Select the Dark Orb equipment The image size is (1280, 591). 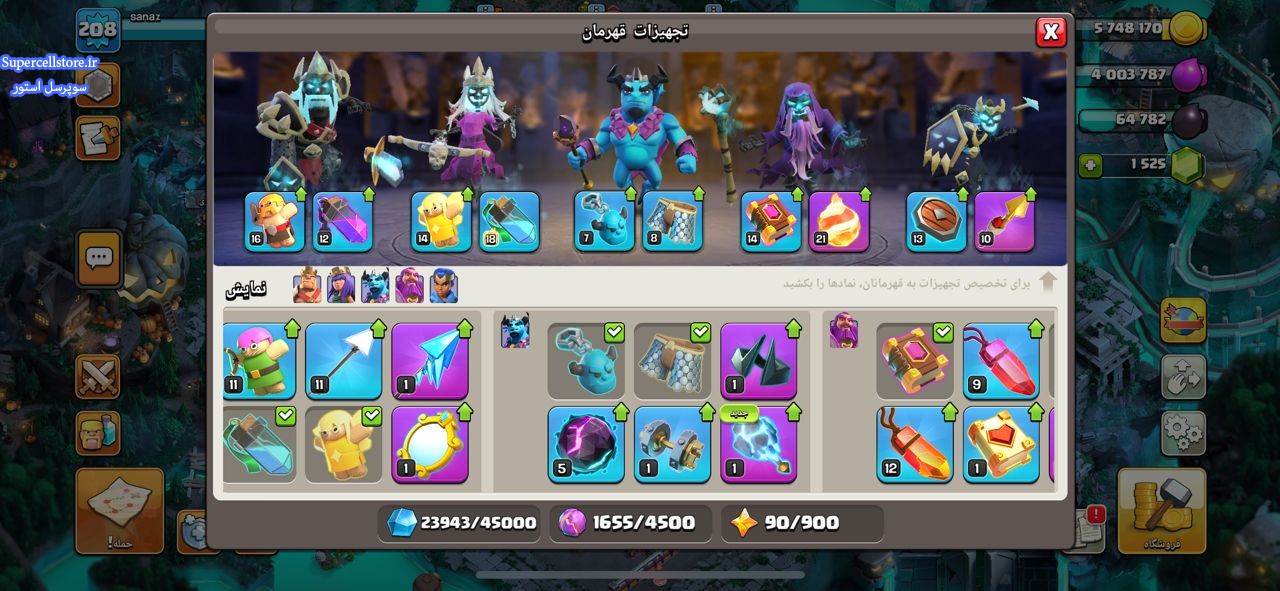(x=586, y=445)
